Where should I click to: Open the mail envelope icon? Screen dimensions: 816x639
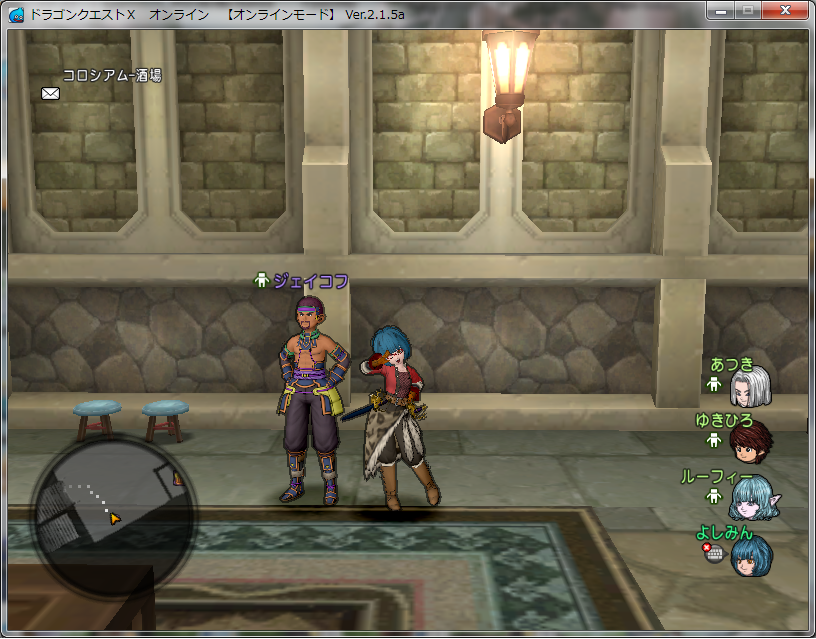[50, 93]
